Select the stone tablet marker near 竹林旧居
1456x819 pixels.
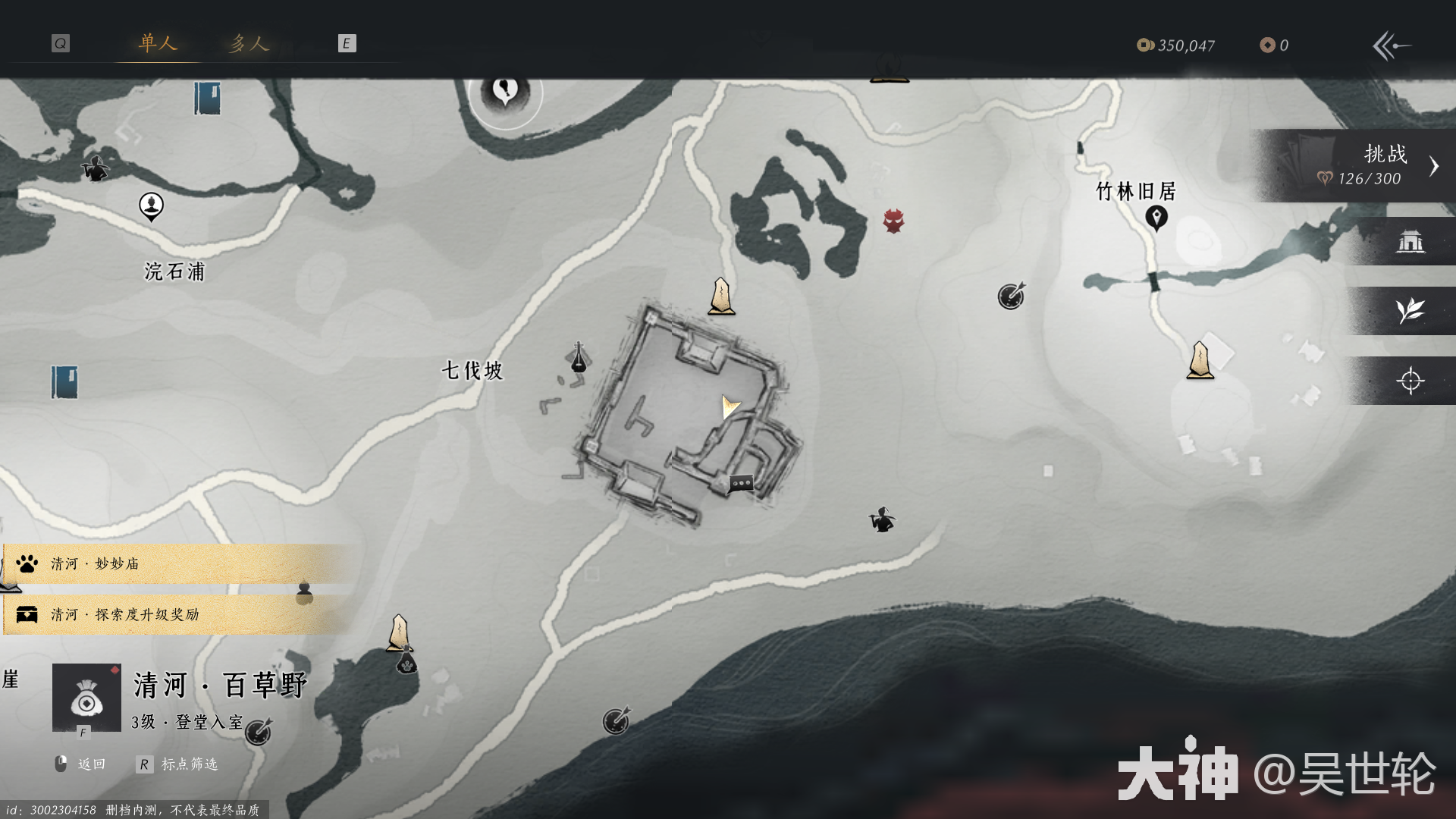[x=1200, y=360]
